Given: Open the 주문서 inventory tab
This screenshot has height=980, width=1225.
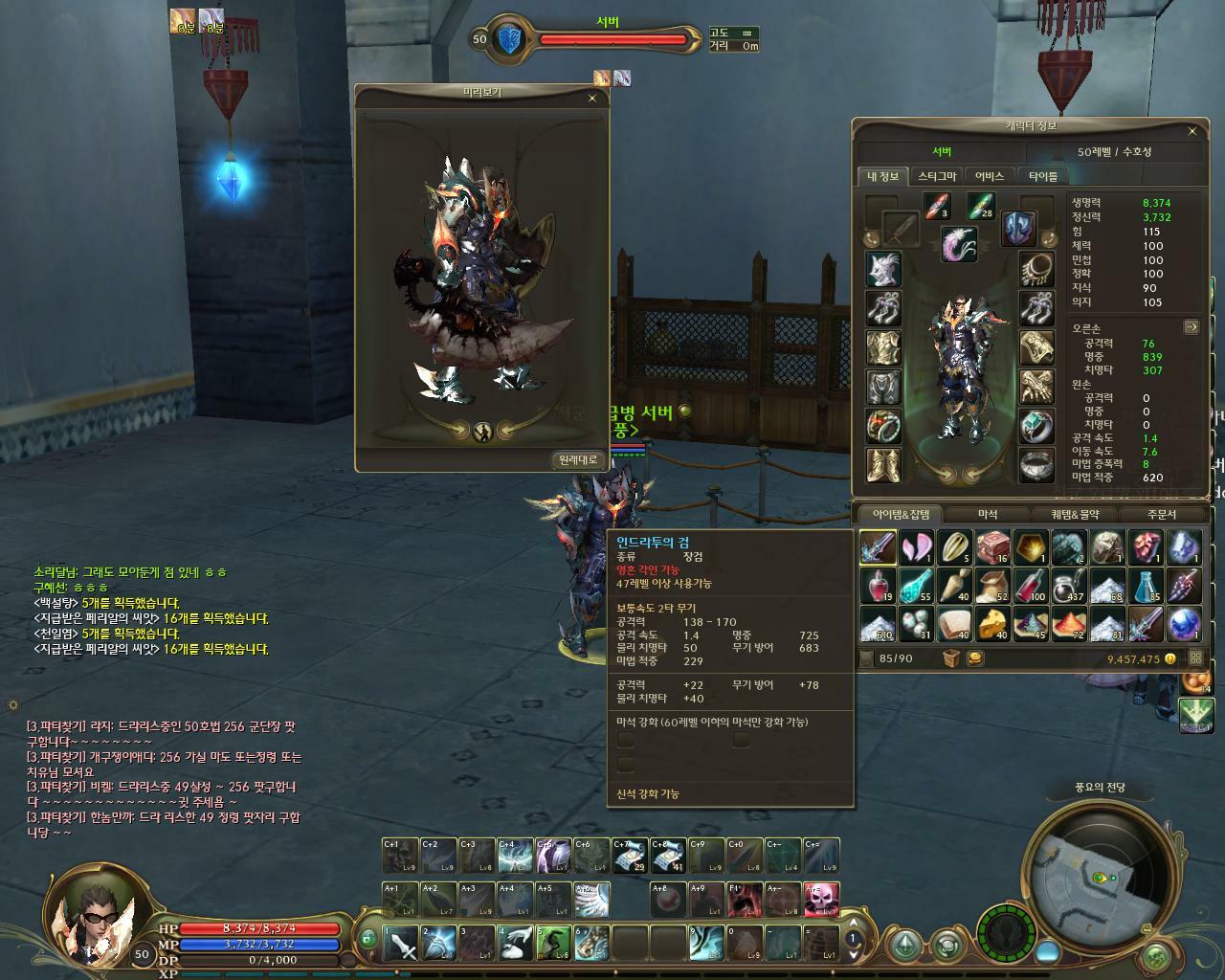Looking at the screenshot, I should coord(1161,514).
